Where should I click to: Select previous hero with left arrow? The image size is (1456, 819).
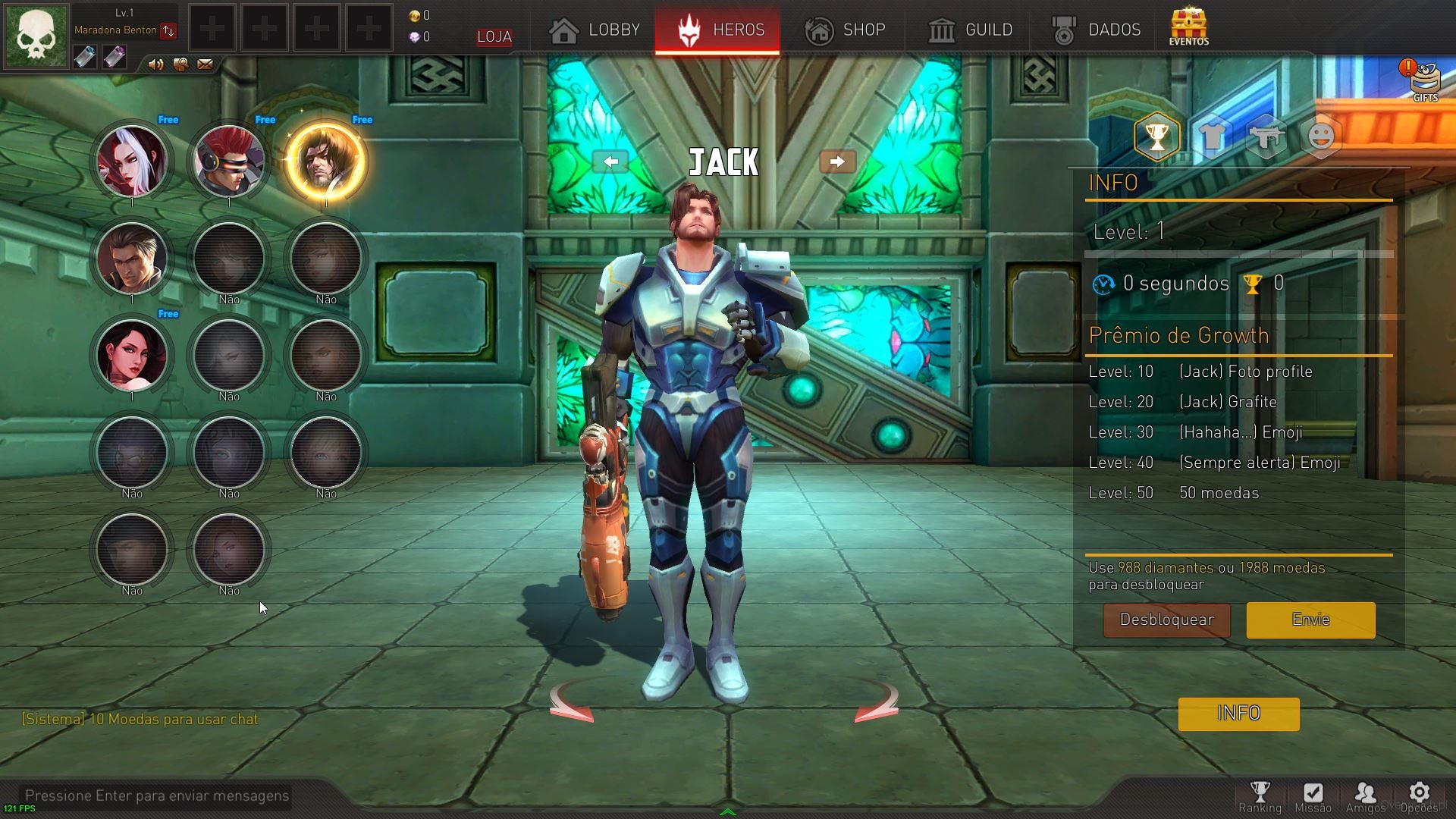610,162
